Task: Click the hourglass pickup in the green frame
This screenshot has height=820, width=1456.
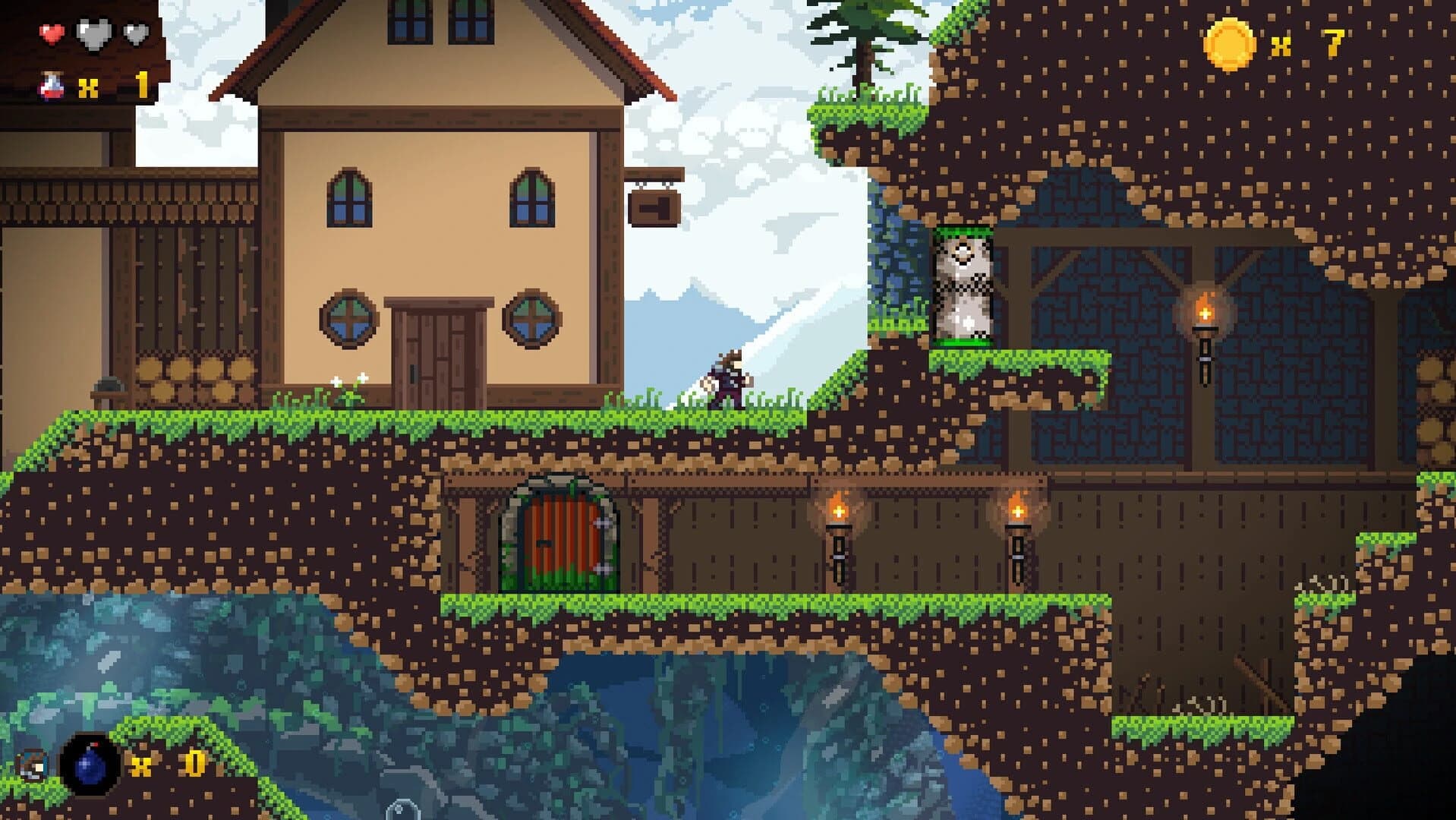Action: point(963,289)
